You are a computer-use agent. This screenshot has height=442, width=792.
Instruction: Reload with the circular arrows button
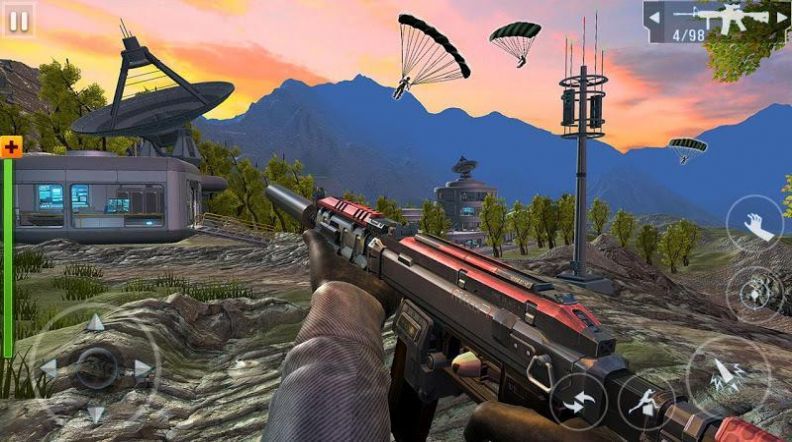(578, 401)
